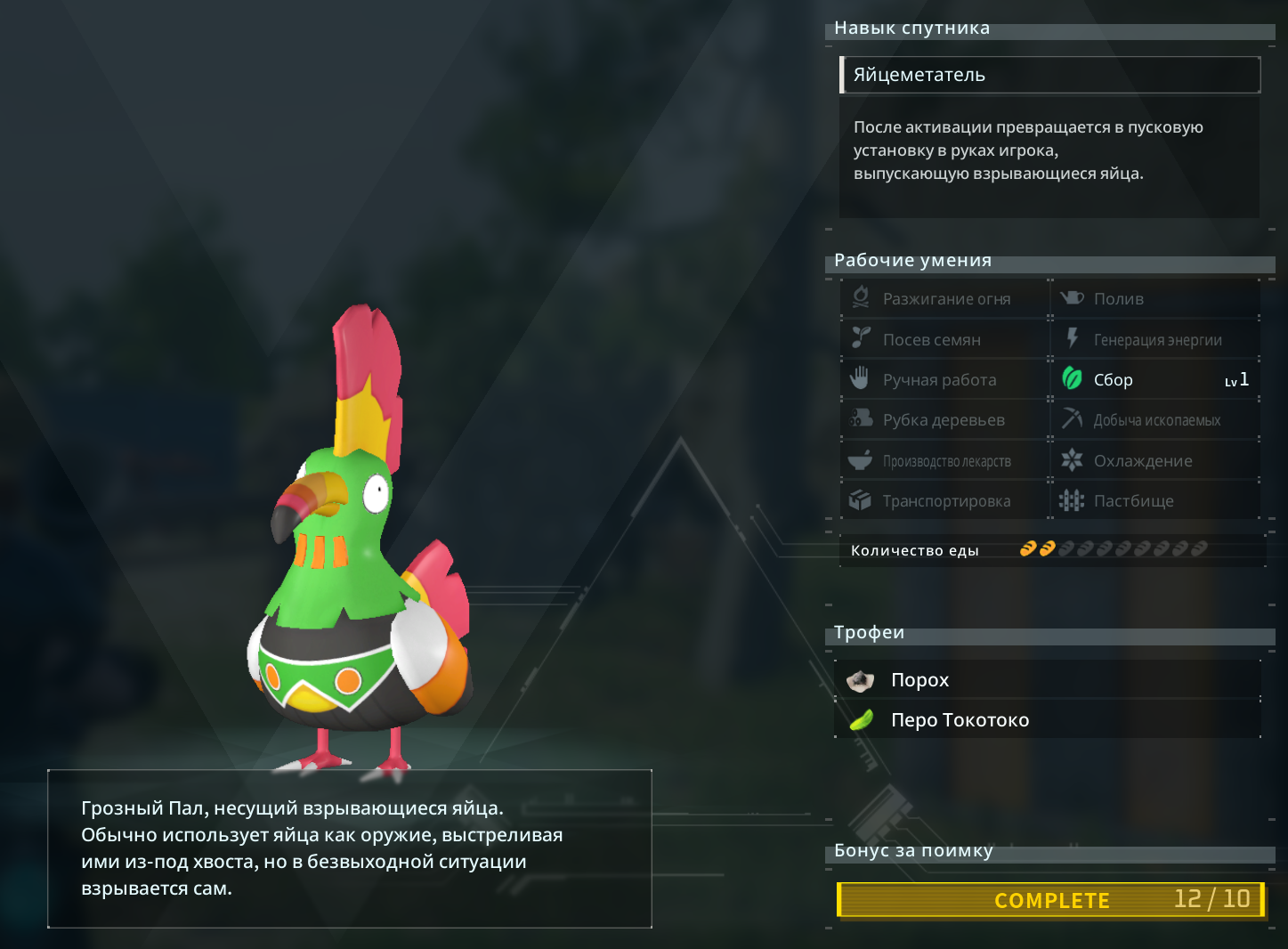1288x949 pixels.
Task: Click the active Сбор Lv1 skill
Action: click(x=1154, y=380)
